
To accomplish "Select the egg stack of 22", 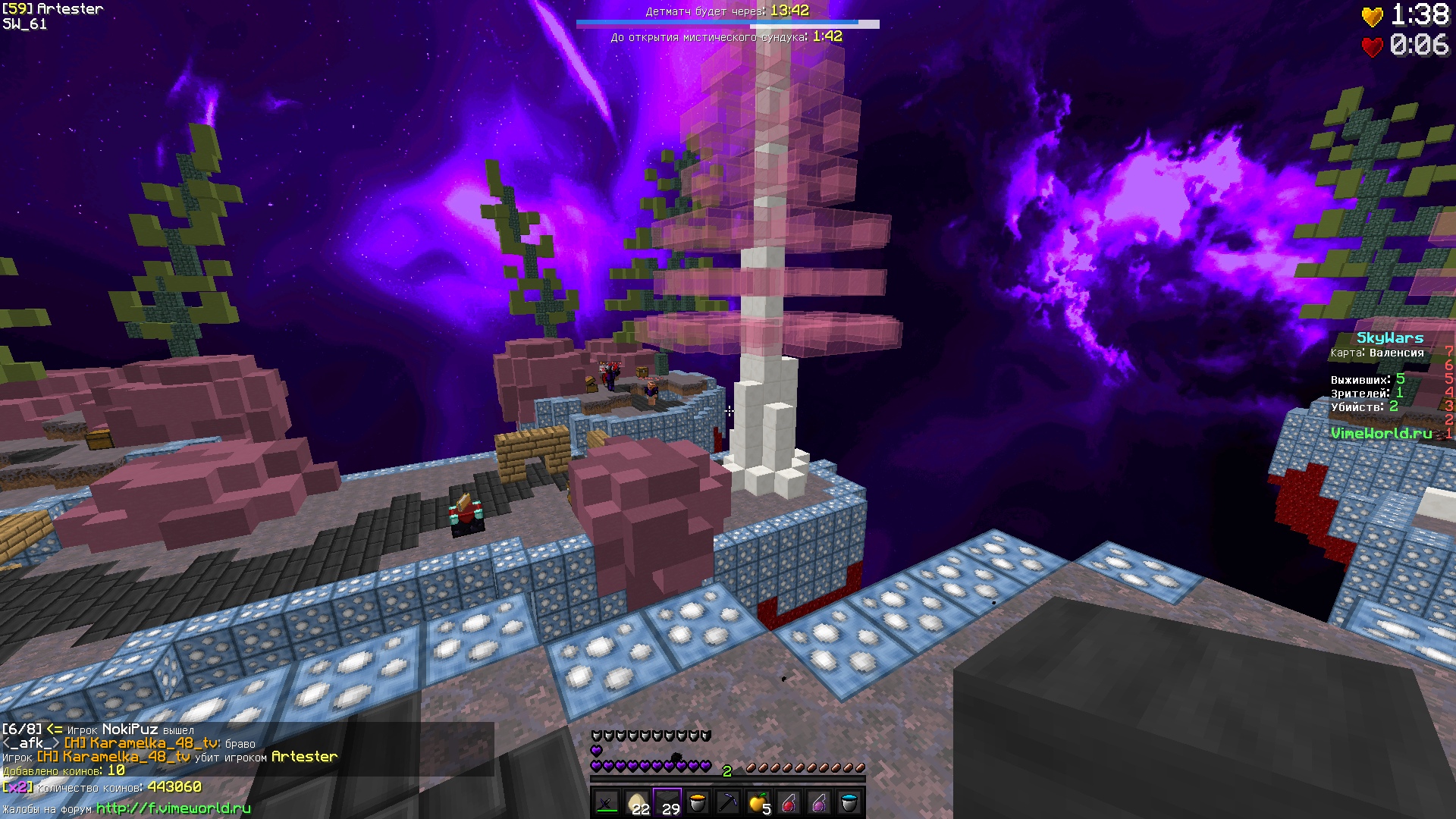I will (x=637, y=802).
